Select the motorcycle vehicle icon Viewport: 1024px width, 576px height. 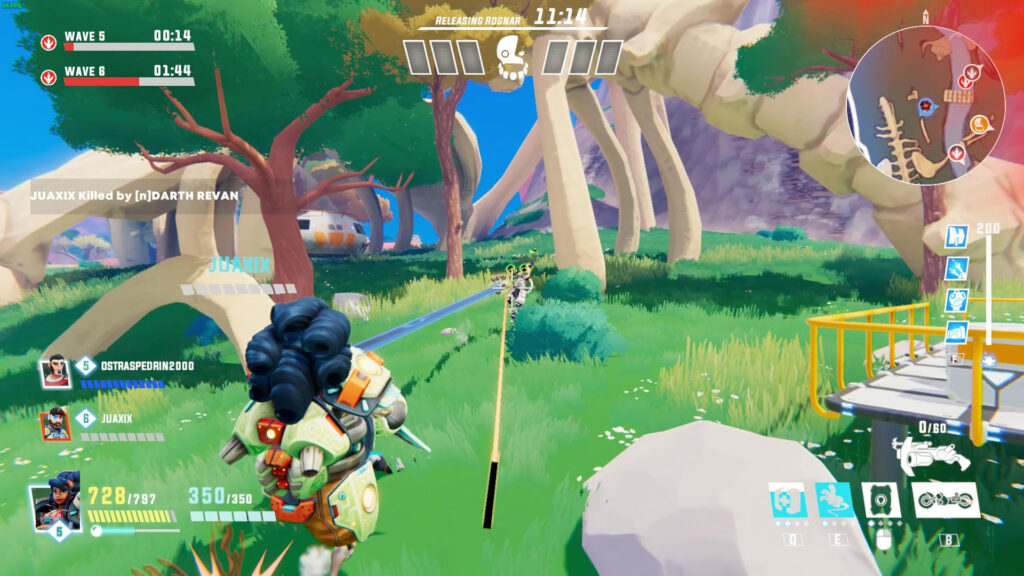coord(945,500)
